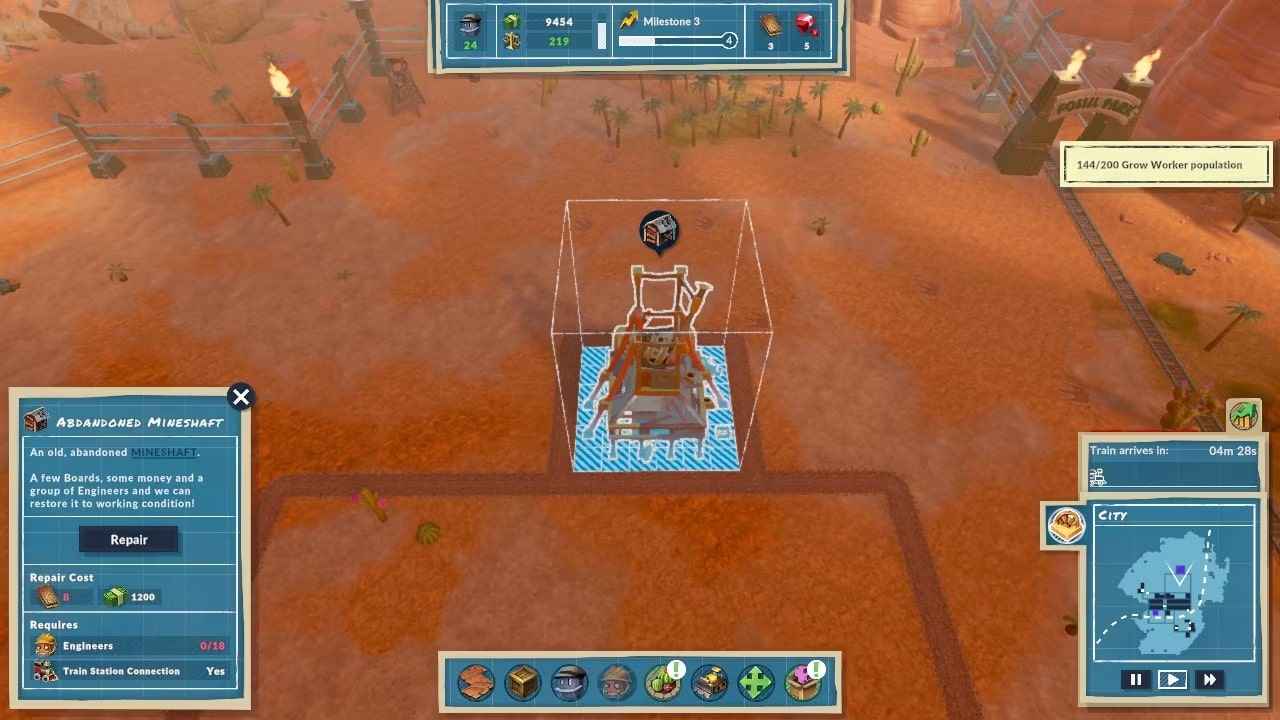
Task: Select the Grow Worker population objective
Action: (x=1166, y=165)
